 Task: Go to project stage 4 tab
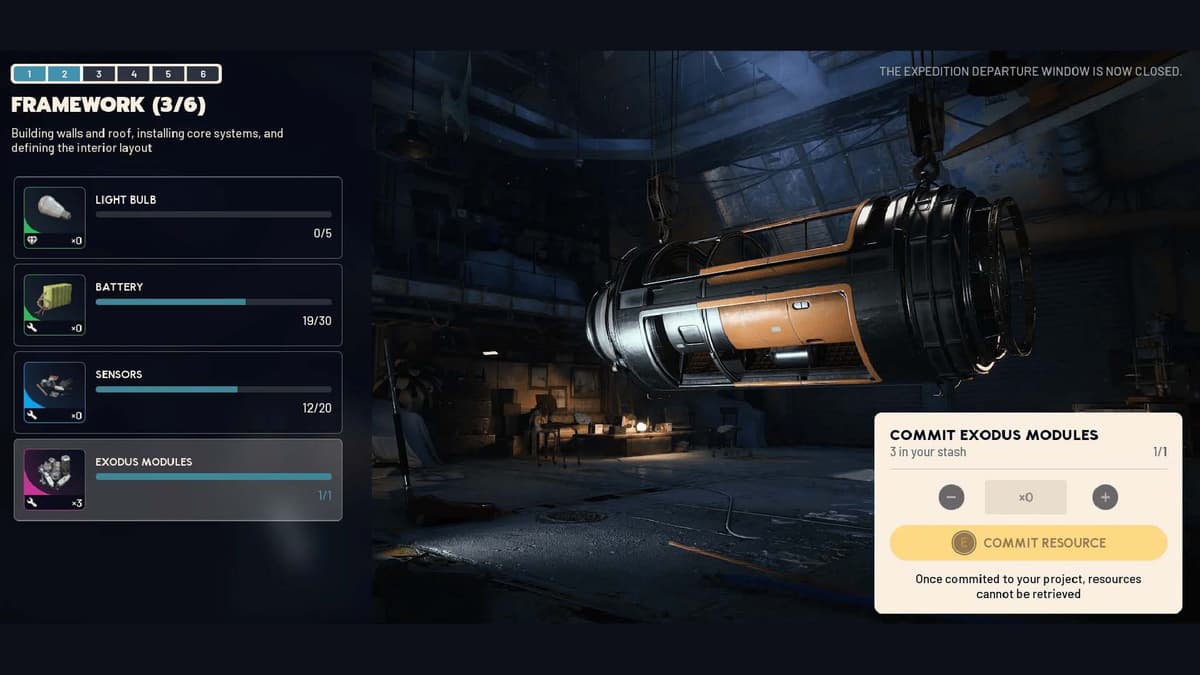coord(134,74)
